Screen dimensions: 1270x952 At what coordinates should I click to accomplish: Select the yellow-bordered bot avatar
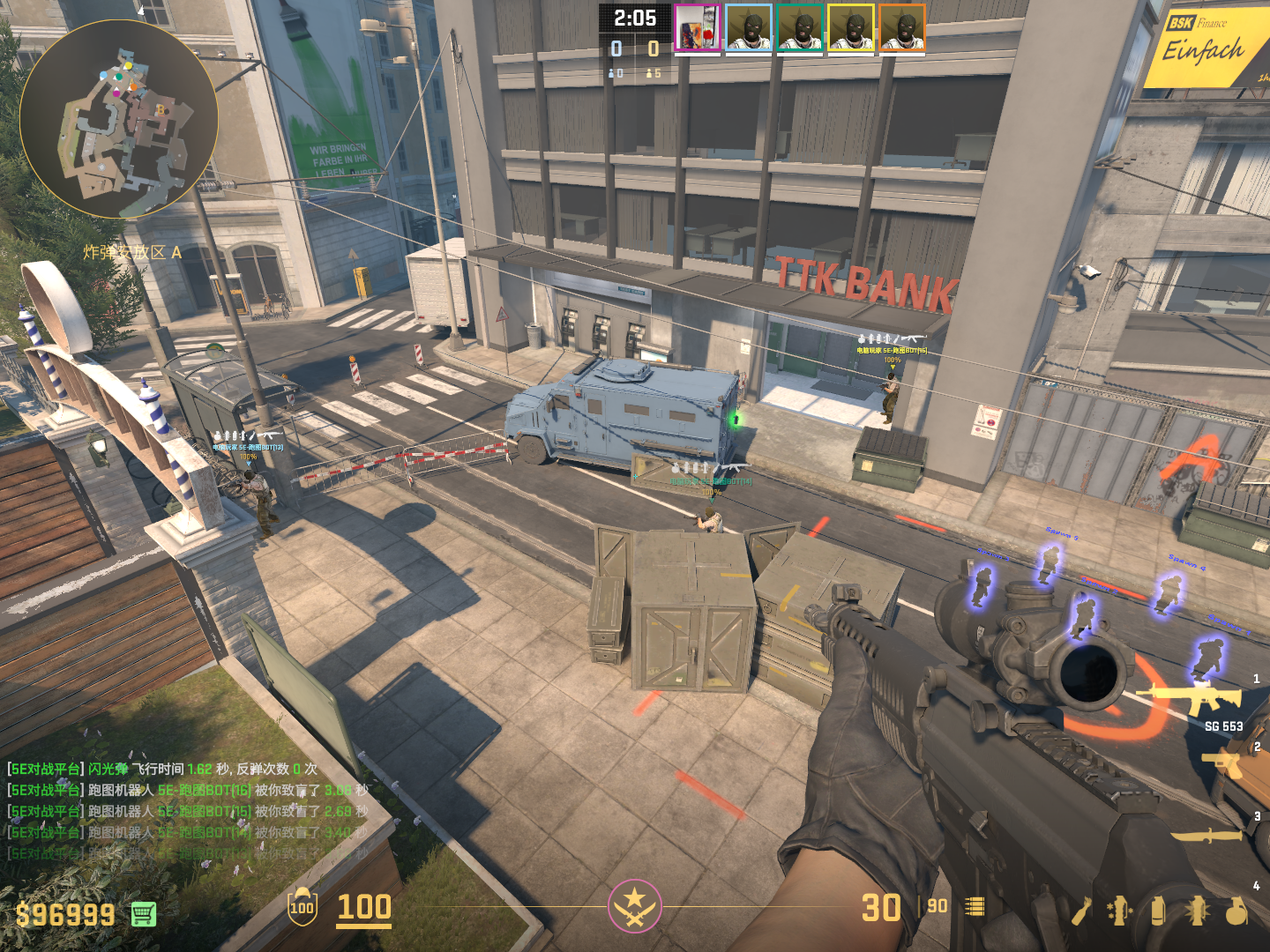pos(851,28)
